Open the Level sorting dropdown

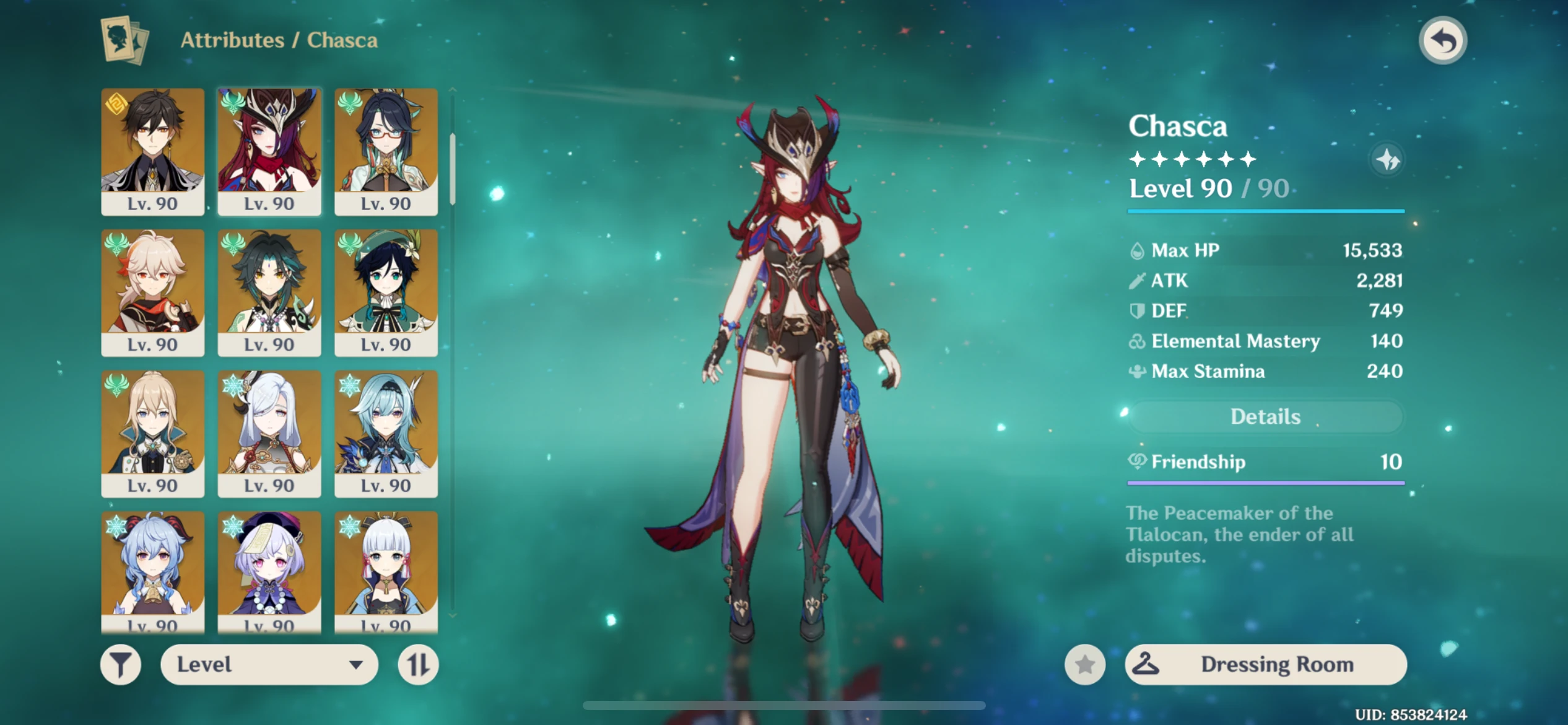click(270, 664)
